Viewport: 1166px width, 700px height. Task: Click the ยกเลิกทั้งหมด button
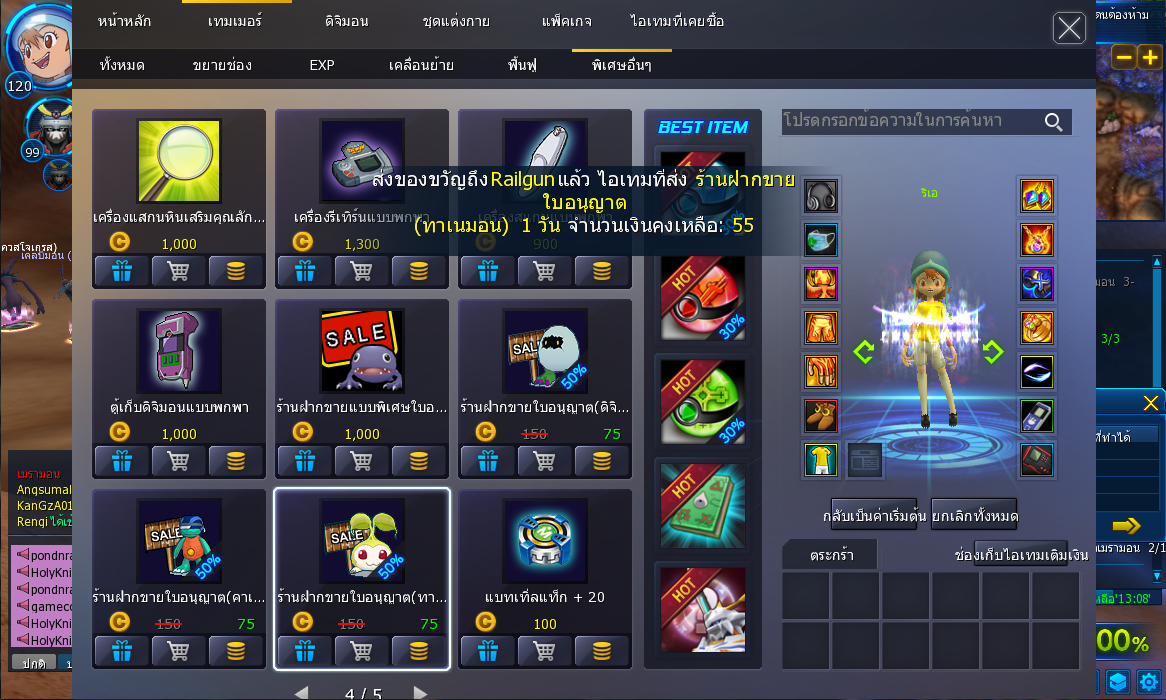974,516
